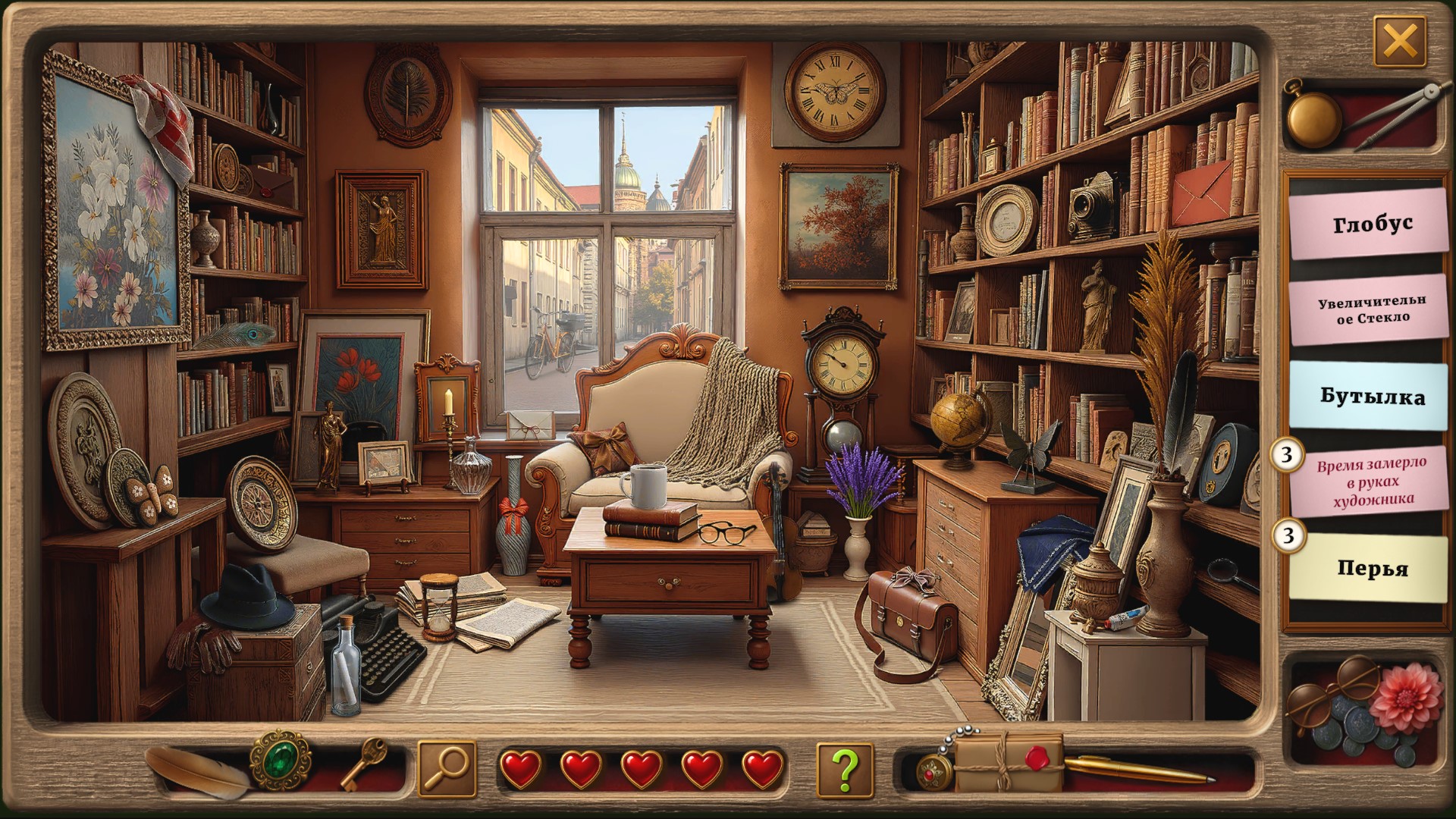Close the scene with the X button
Viewport: 1456px width, 819px height.
click(1399, 40)
